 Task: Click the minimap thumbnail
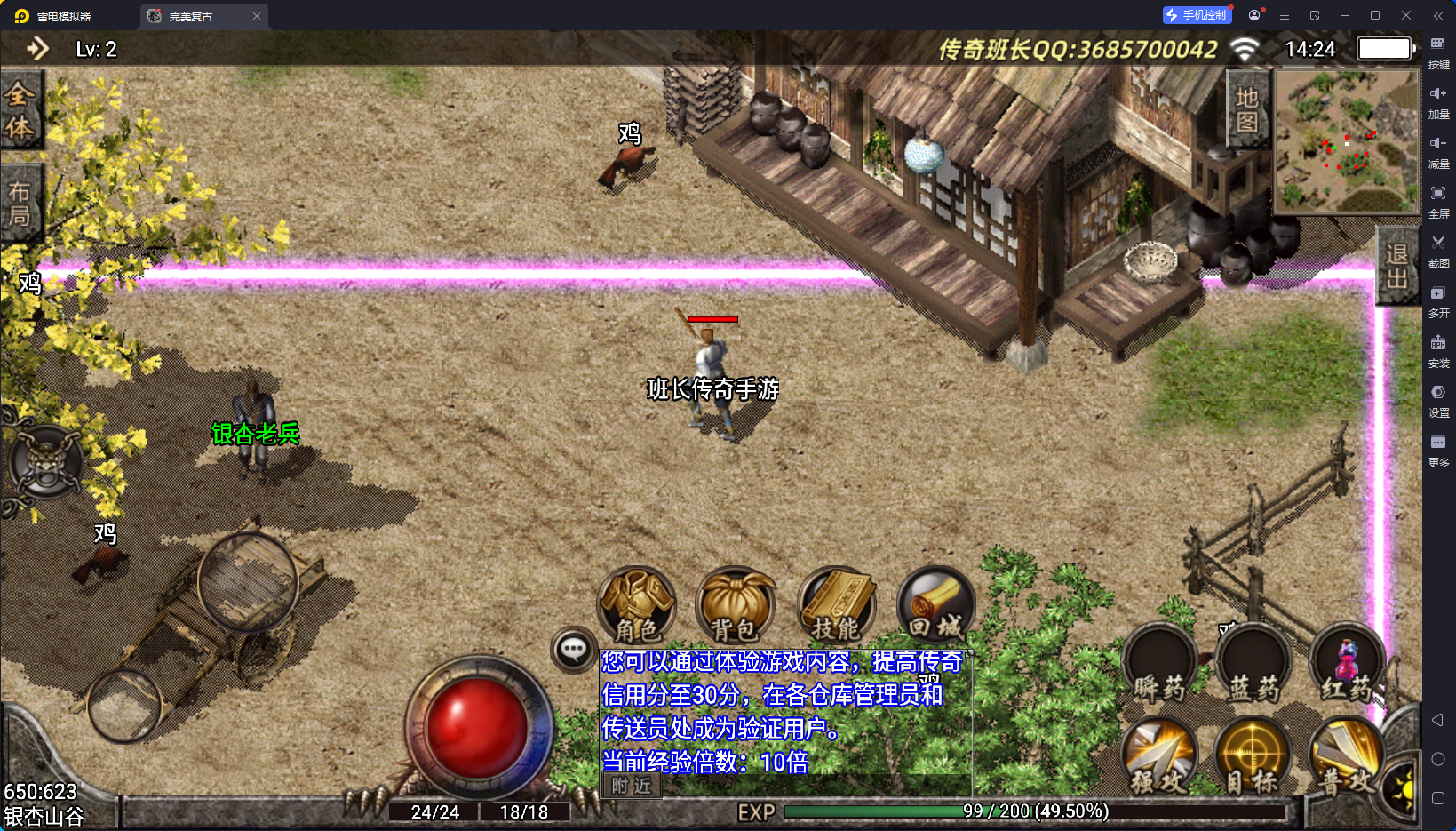(x=1347, y=140)
